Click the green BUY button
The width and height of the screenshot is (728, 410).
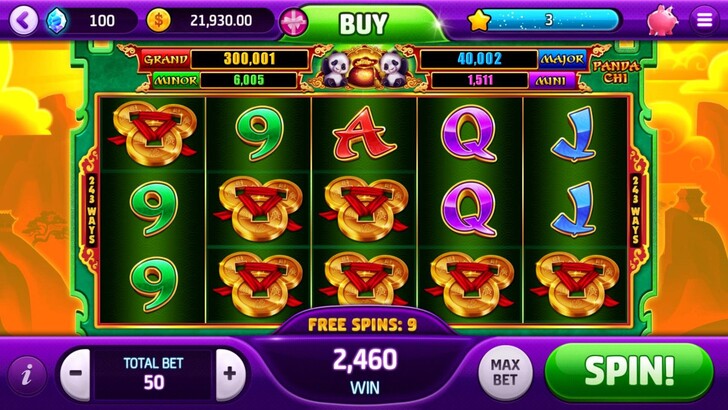363,22
